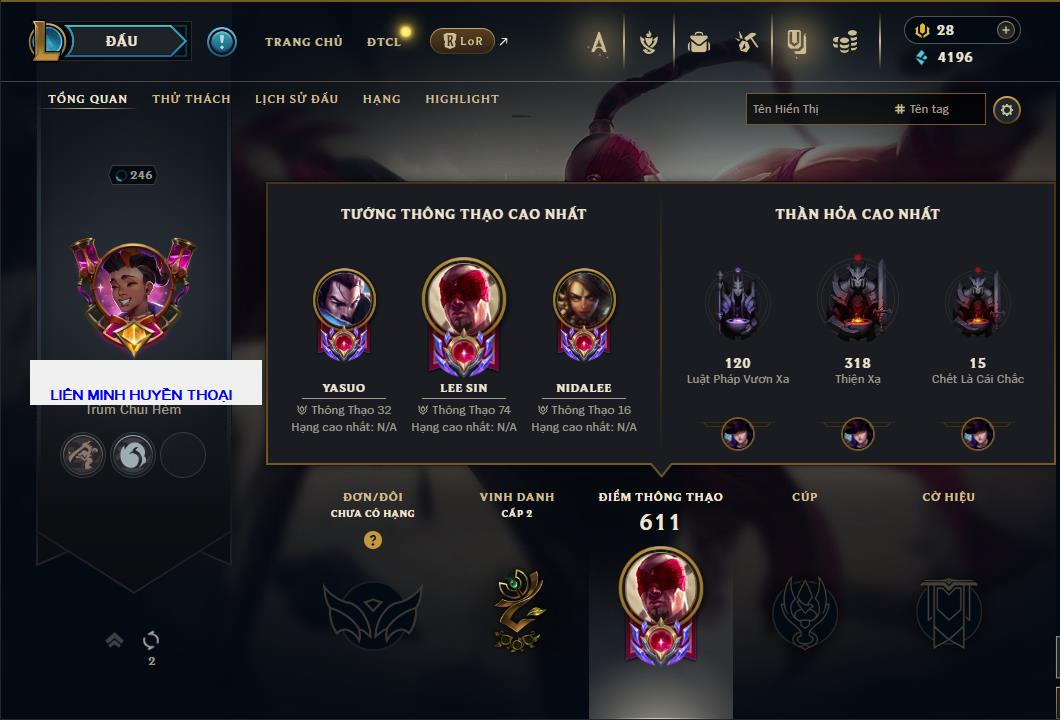This screenshot has height=720, width=1060.
Task: Show the HIGHLIGHT tab
Action: 462,99
